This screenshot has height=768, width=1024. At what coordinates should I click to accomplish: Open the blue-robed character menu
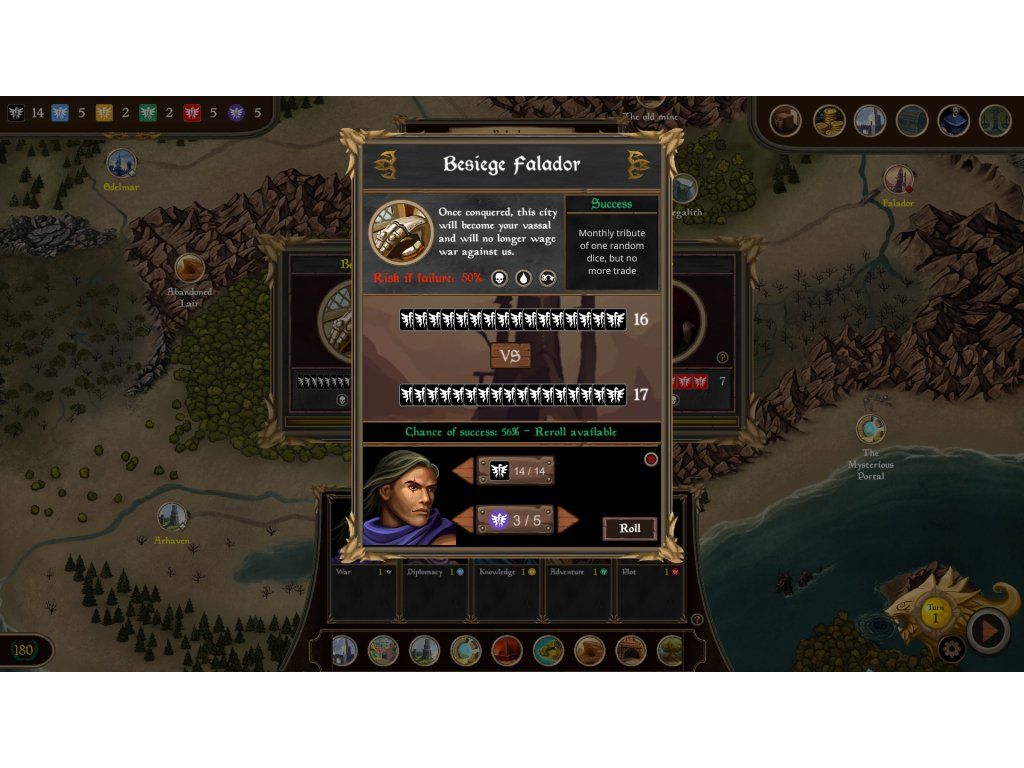953,121
